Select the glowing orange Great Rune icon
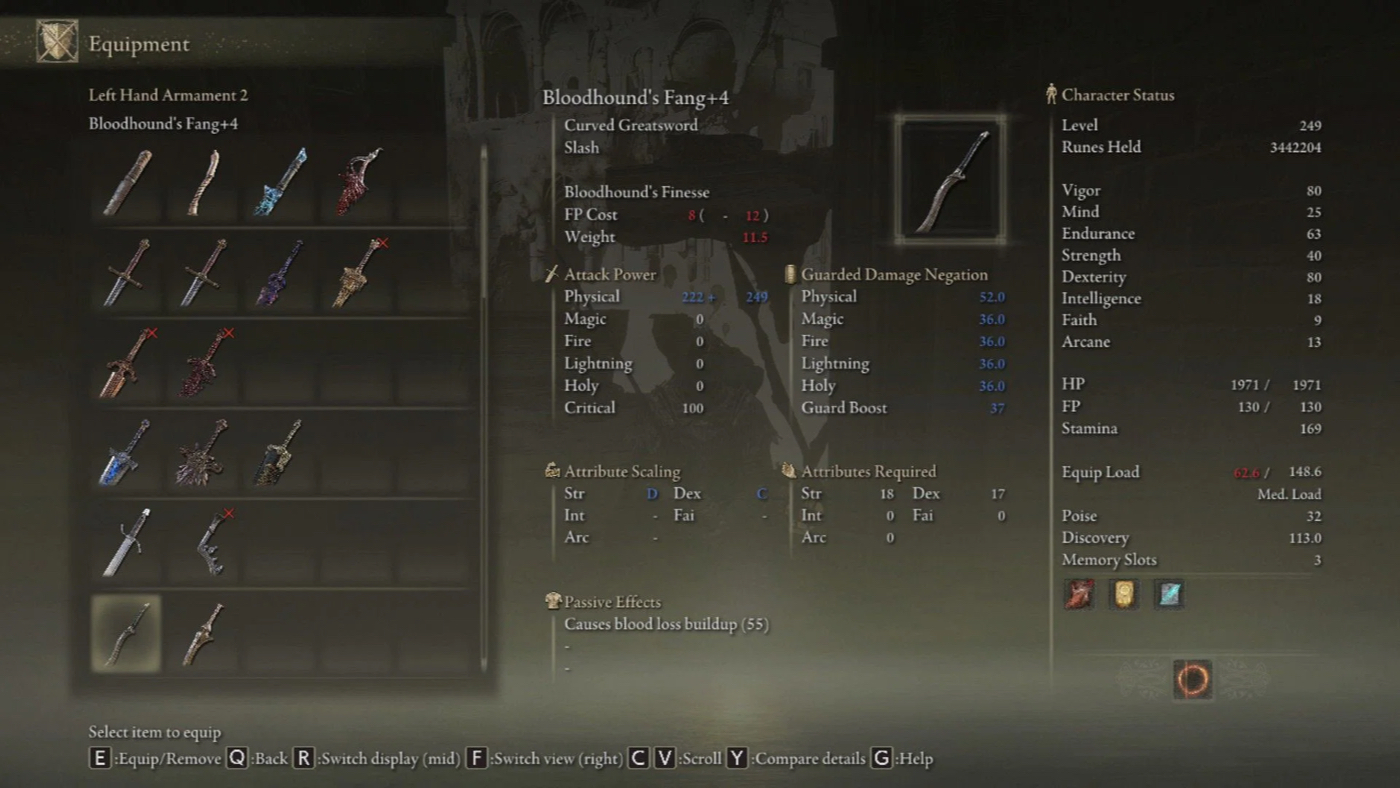 click(1192, 680)
